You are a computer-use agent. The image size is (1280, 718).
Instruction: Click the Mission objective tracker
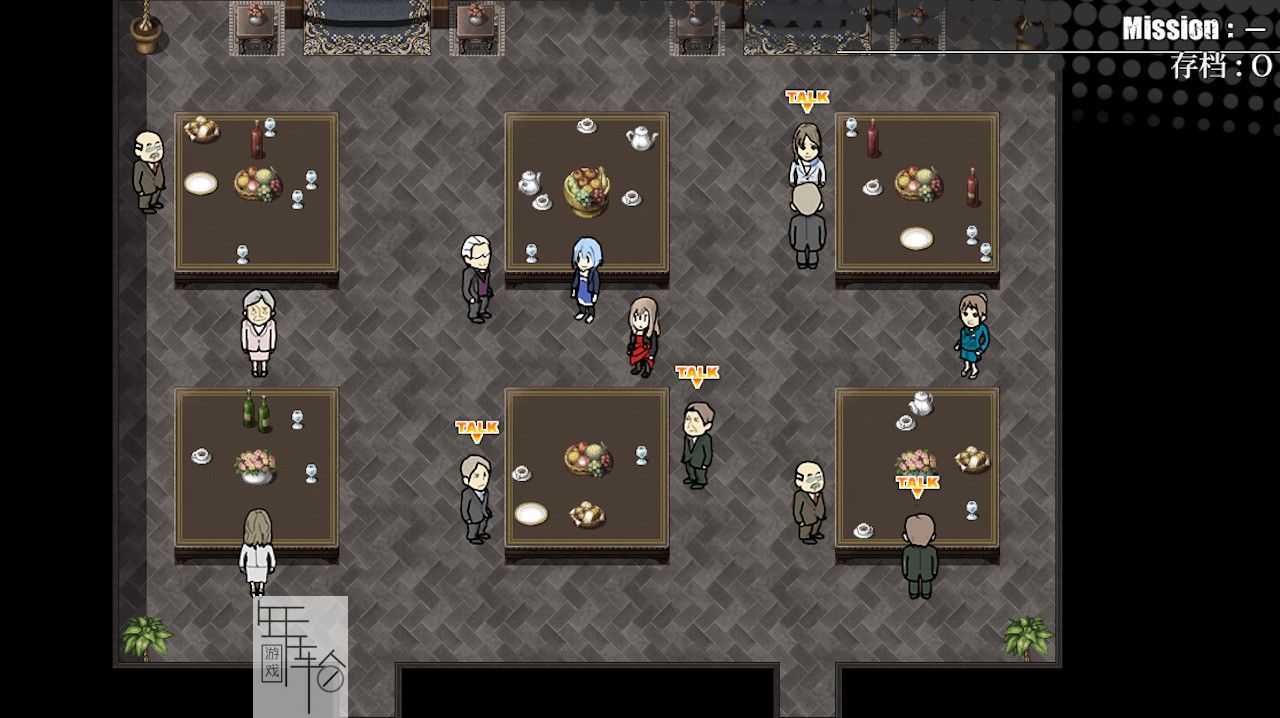[x=1194, y=29]
